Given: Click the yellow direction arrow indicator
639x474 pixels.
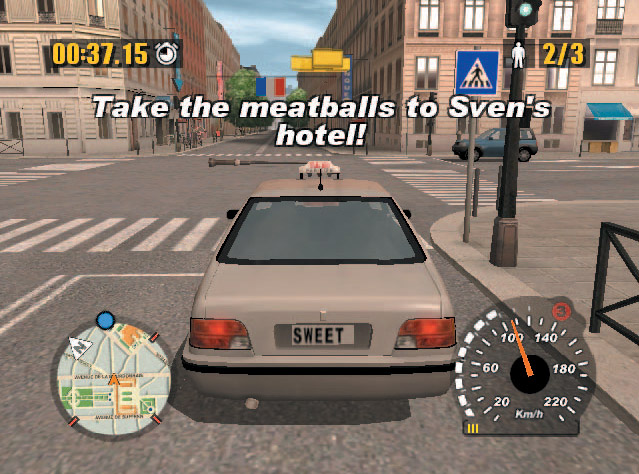Looking at the screenshot, I should pyautogui.click(x=329, y=59).
